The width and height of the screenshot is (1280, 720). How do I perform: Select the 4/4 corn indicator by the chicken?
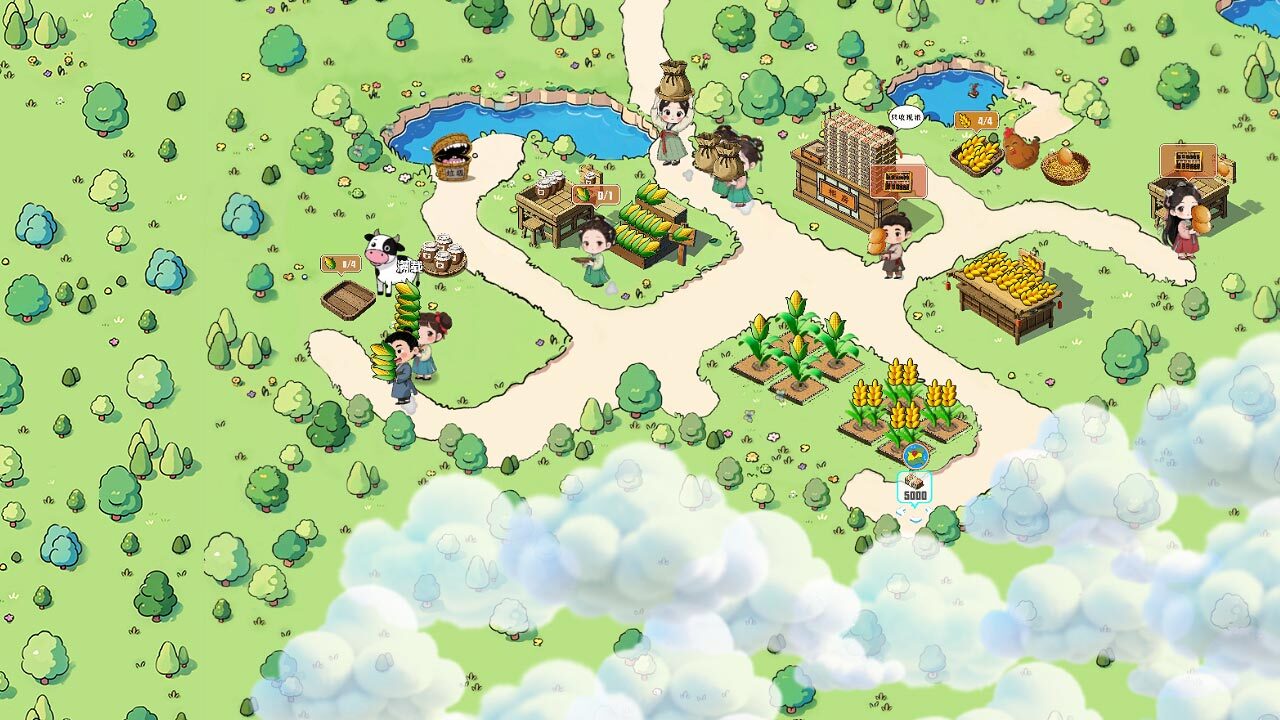click(x=977, y=121)
